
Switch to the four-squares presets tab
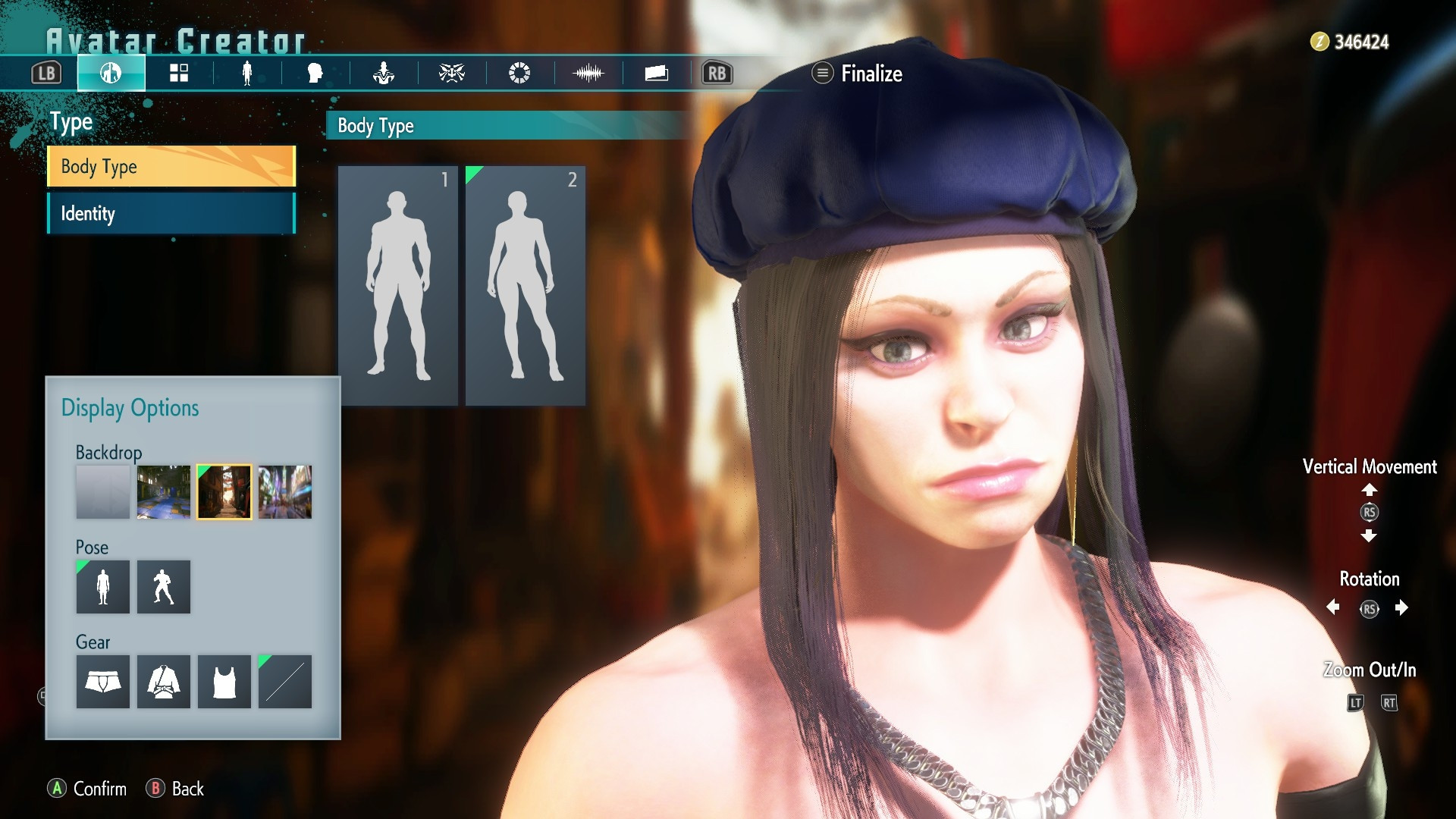179,74
